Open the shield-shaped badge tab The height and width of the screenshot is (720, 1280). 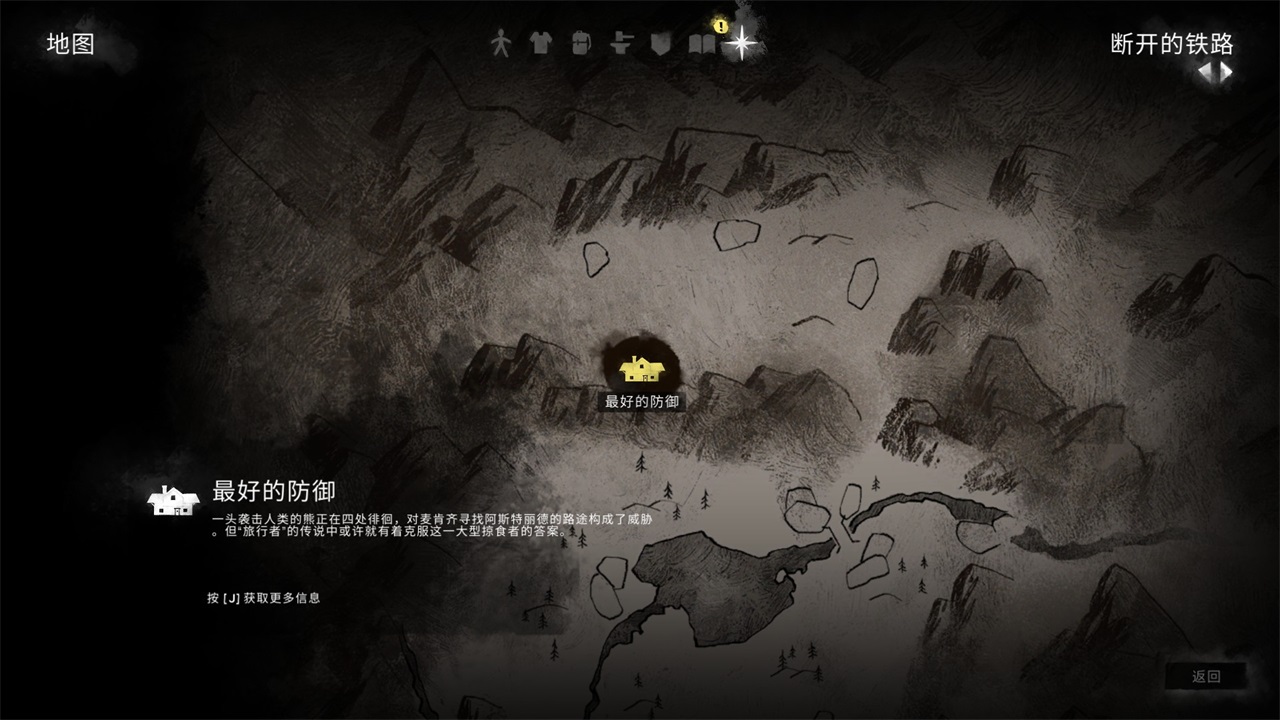658,43
